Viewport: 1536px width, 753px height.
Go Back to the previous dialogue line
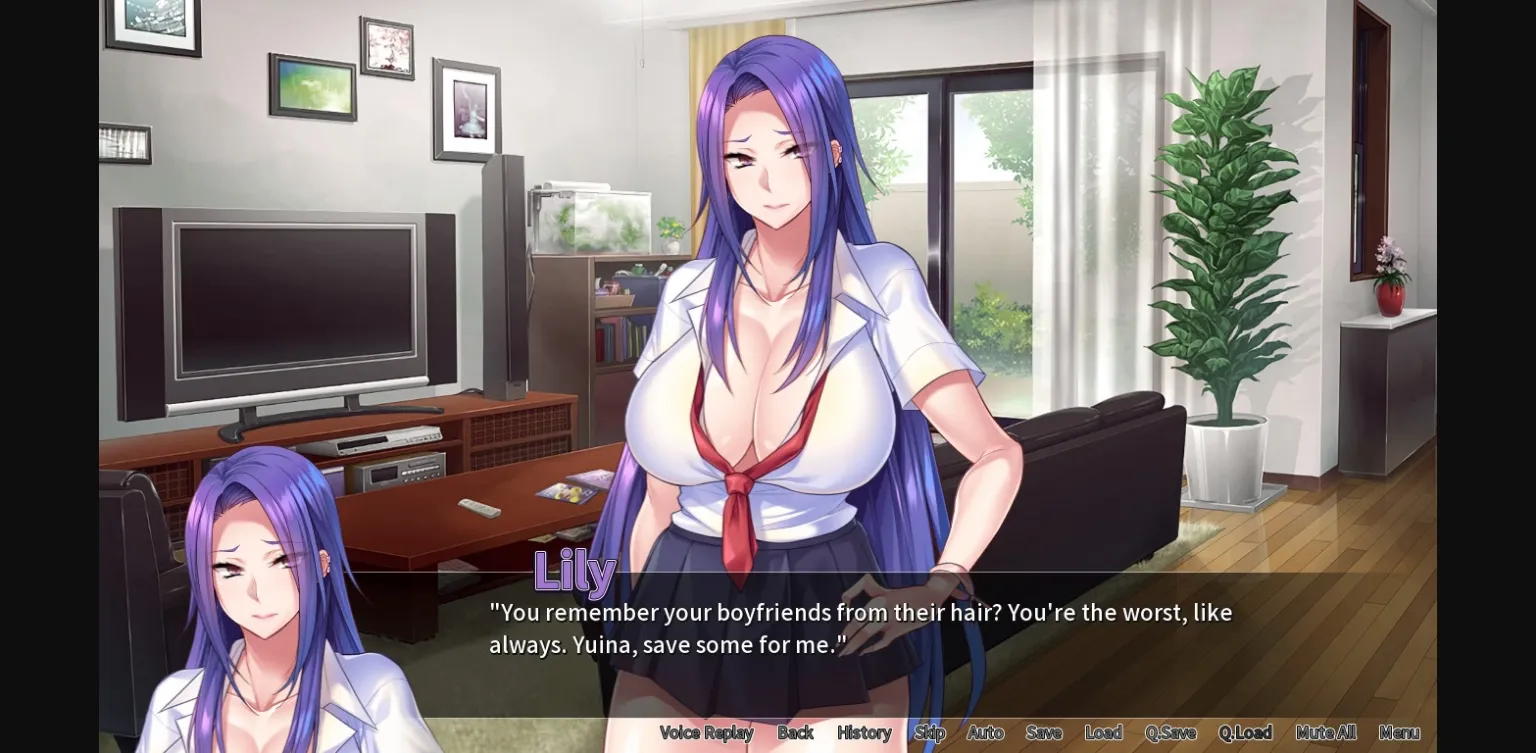(796, 732)
